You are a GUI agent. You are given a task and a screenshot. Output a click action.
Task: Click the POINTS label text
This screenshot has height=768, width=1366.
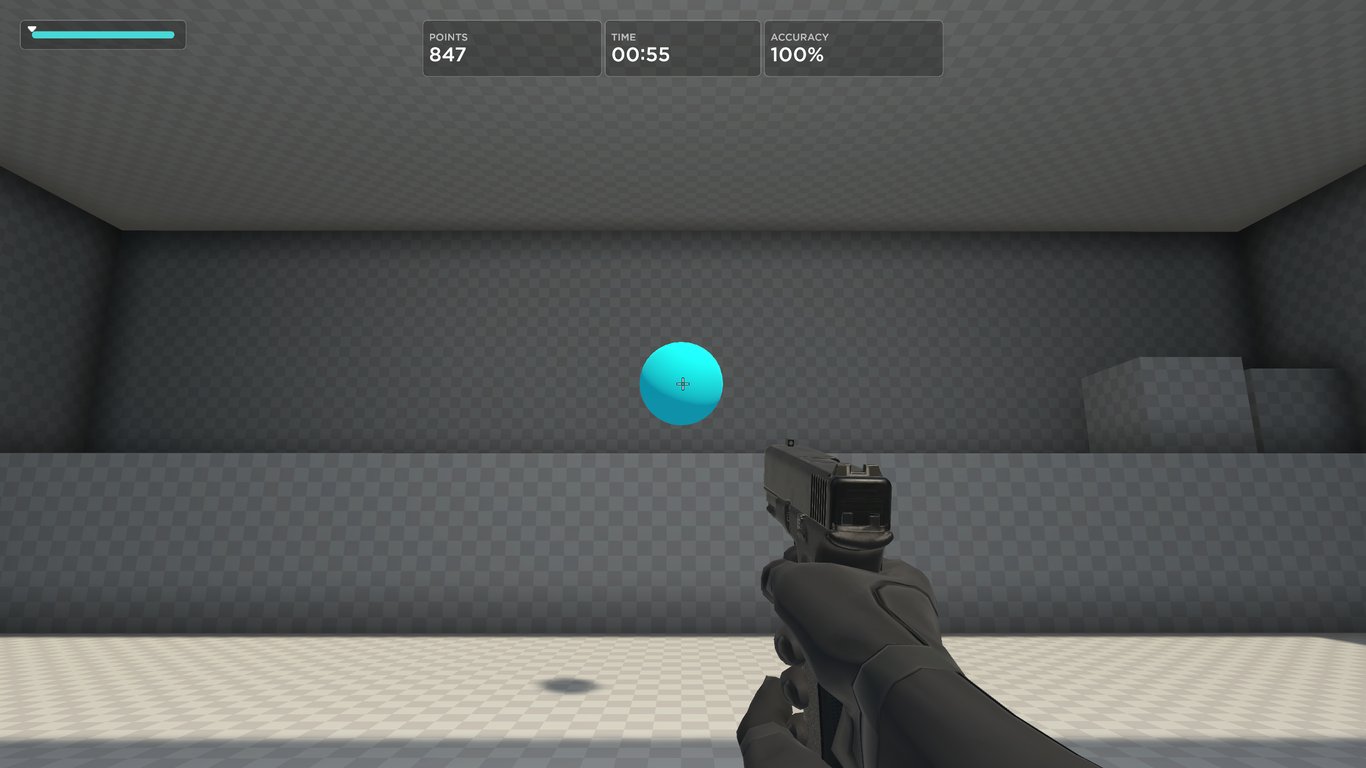click(x=449, y=37)
